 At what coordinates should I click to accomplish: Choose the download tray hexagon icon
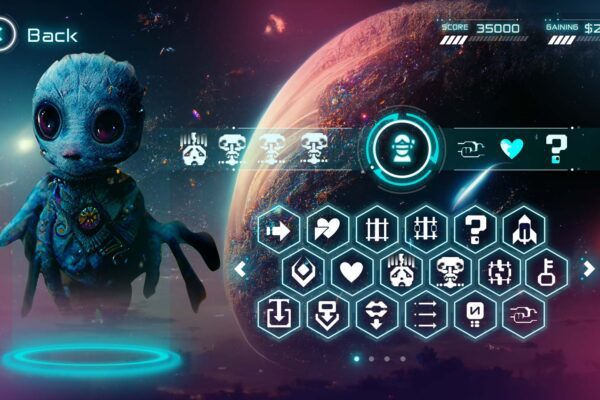coord(278,313)
